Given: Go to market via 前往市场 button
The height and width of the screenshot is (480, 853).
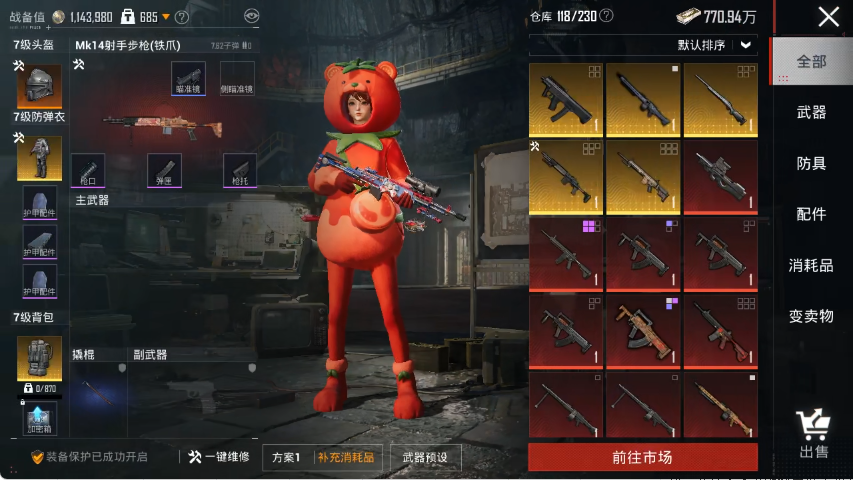Looking at the screenshot, I should (642, 457).
